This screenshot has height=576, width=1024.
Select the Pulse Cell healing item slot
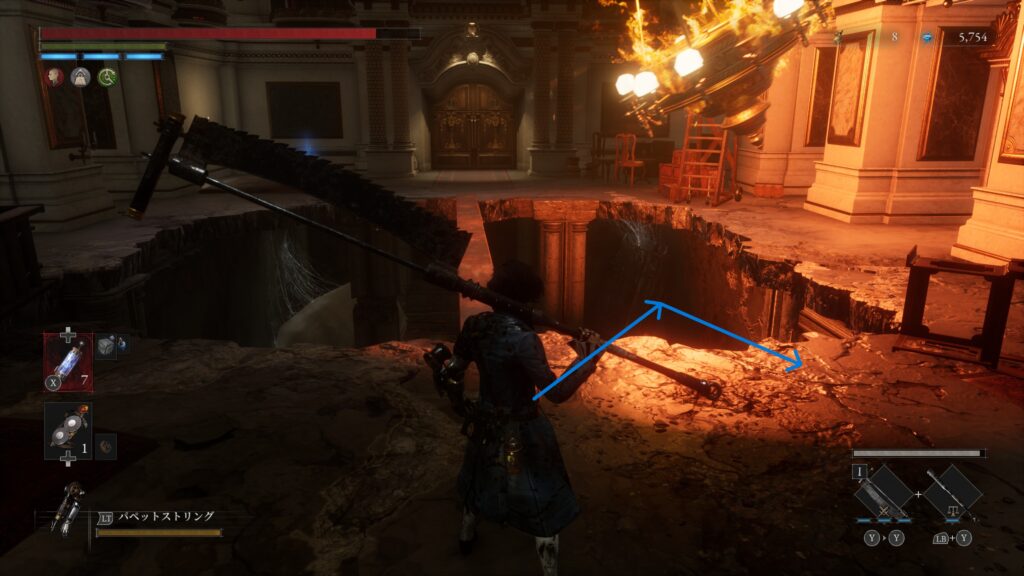point(68,360)
